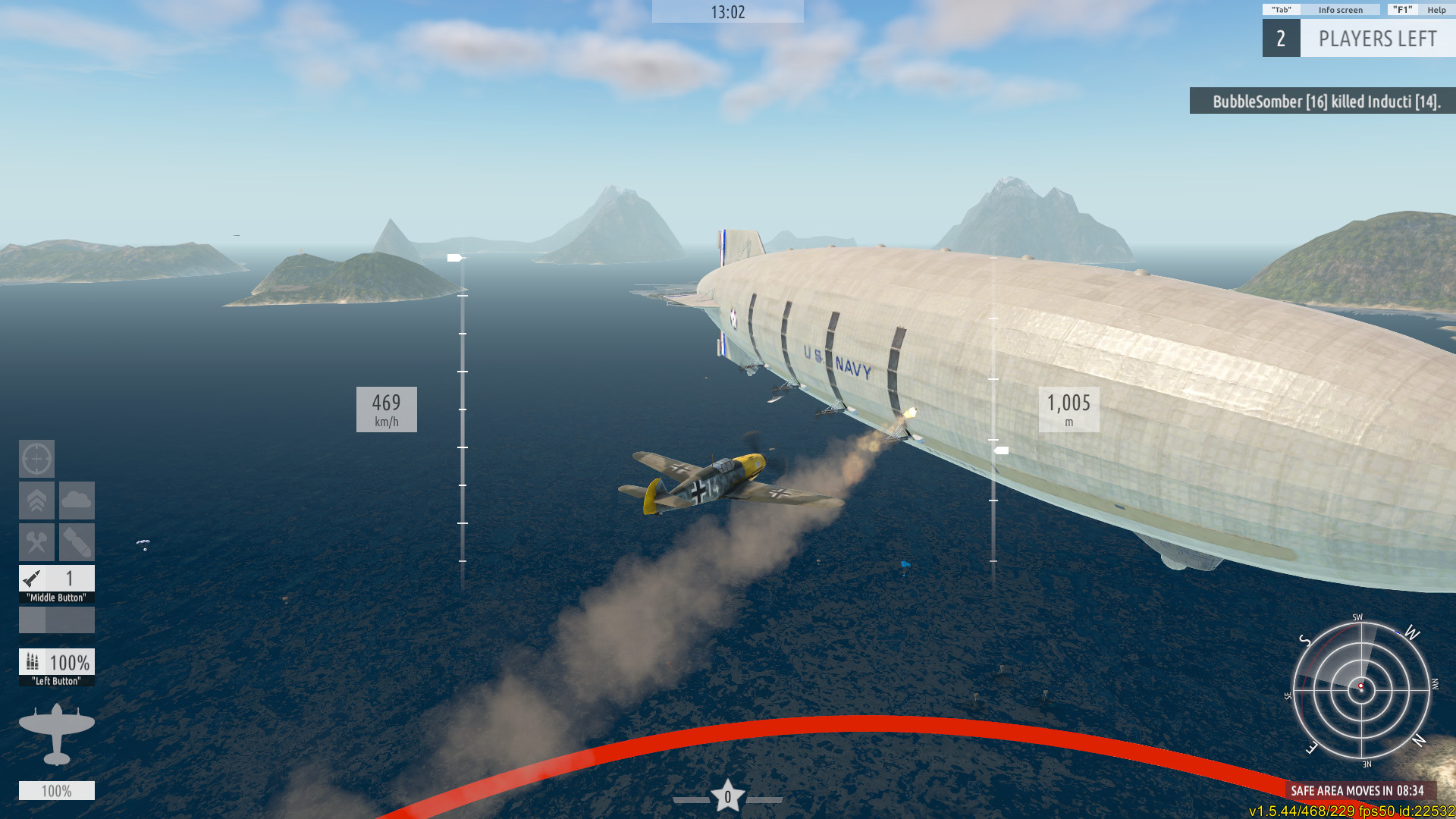Click the ammunition belt icon showing 100%
The height and width of the screenshot is (819, 1456).
coord(31,663)
